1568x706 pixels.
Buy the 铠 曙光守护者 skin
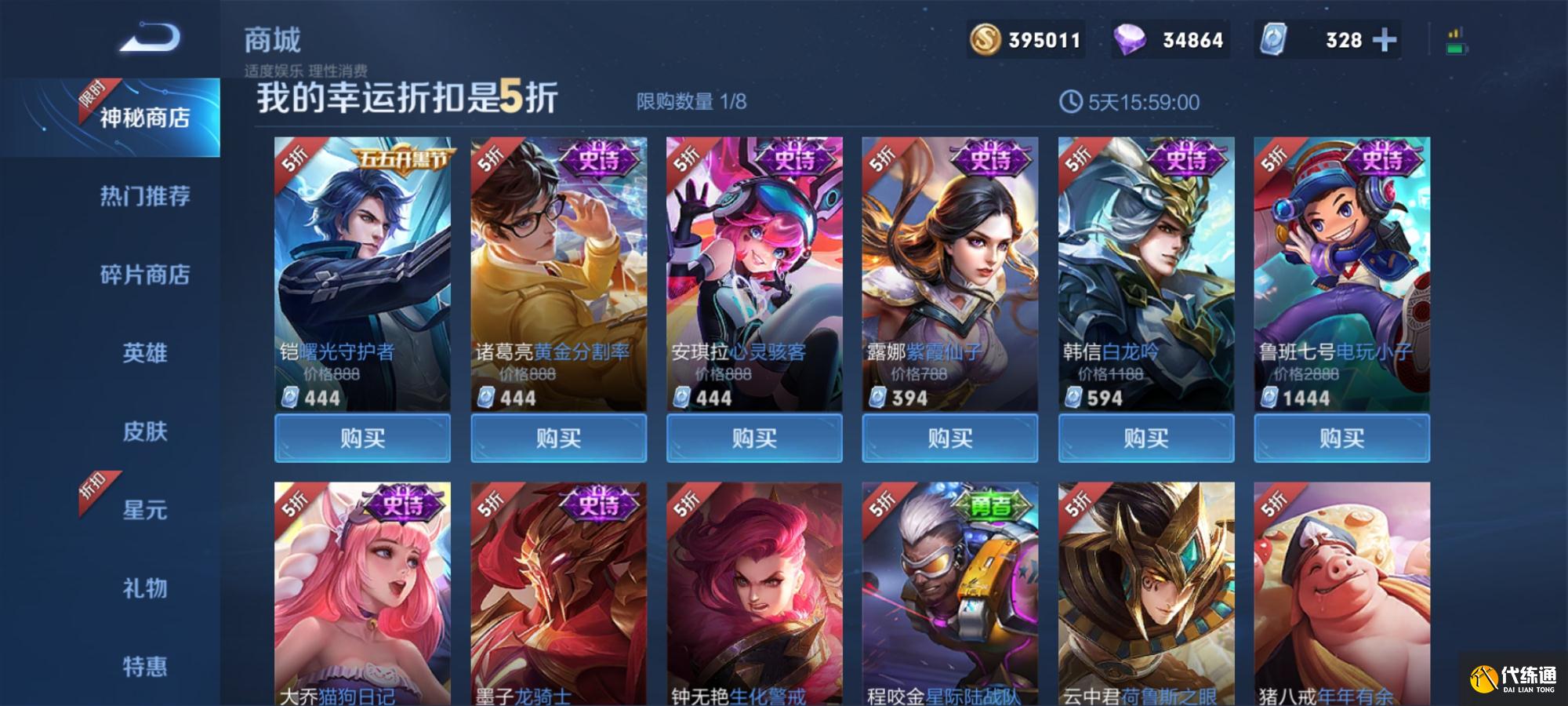point(362,438)
